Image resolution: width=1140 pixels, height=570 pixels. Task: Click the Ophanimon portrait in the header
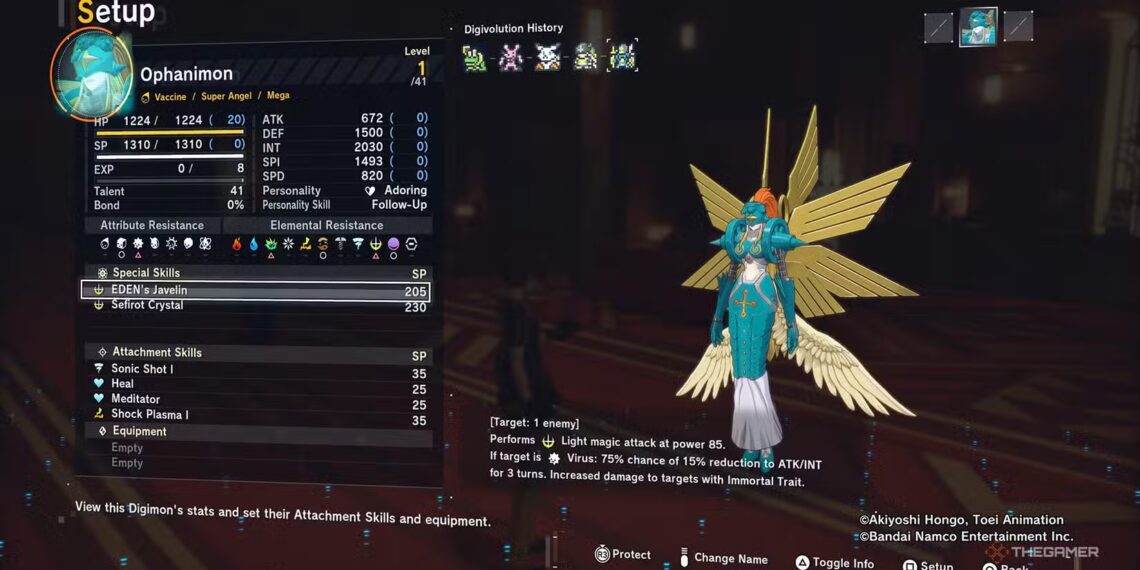tap(91, 74)
